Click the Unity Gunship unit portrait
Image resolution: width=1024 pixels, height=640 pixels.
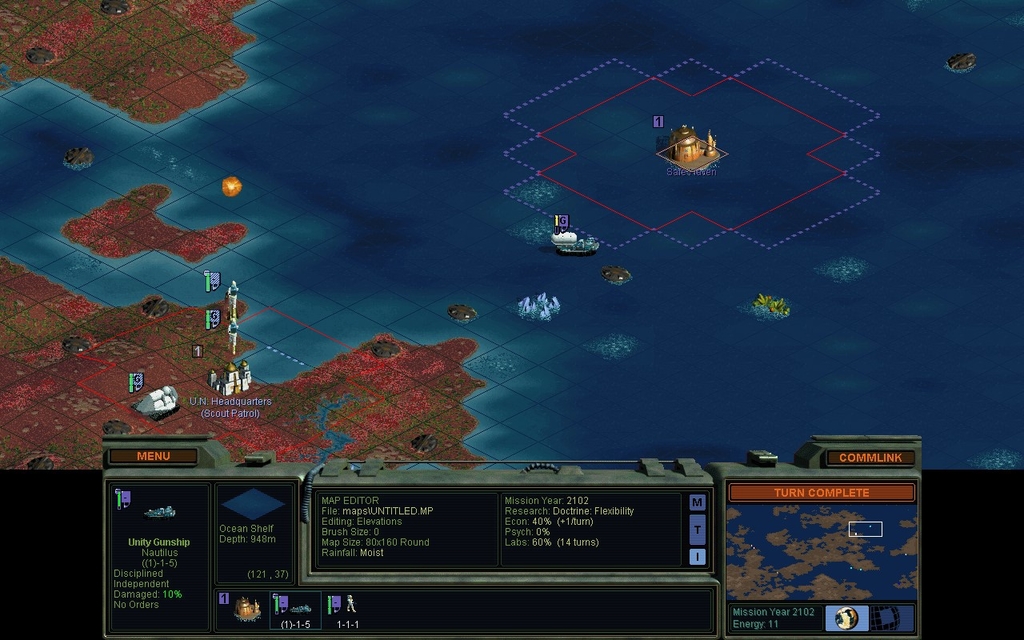pyautogui.click(x=159, y=512)
